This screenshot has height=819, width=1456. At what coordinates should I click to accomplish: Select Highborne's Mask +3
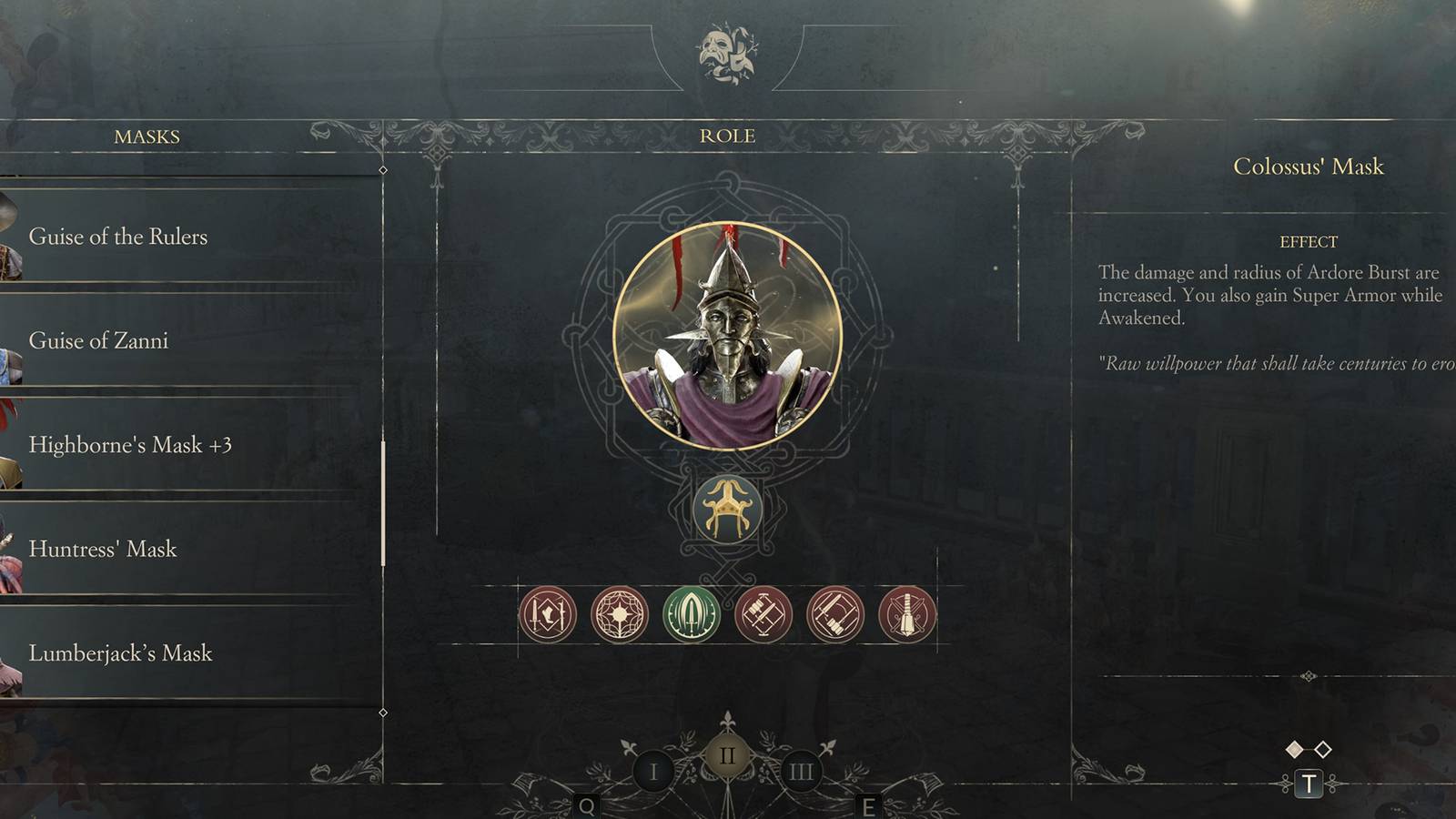(x=133, y=445)
